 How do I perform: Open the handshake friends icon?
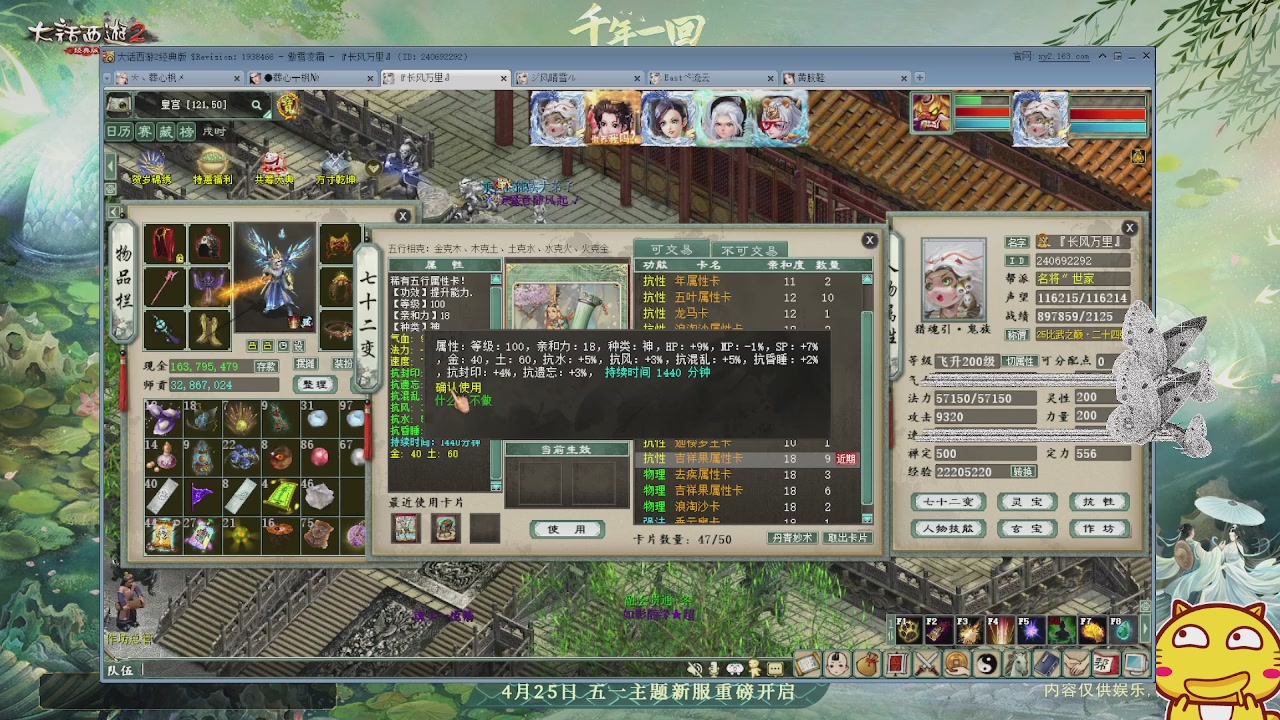click(x=1078, y=663)
